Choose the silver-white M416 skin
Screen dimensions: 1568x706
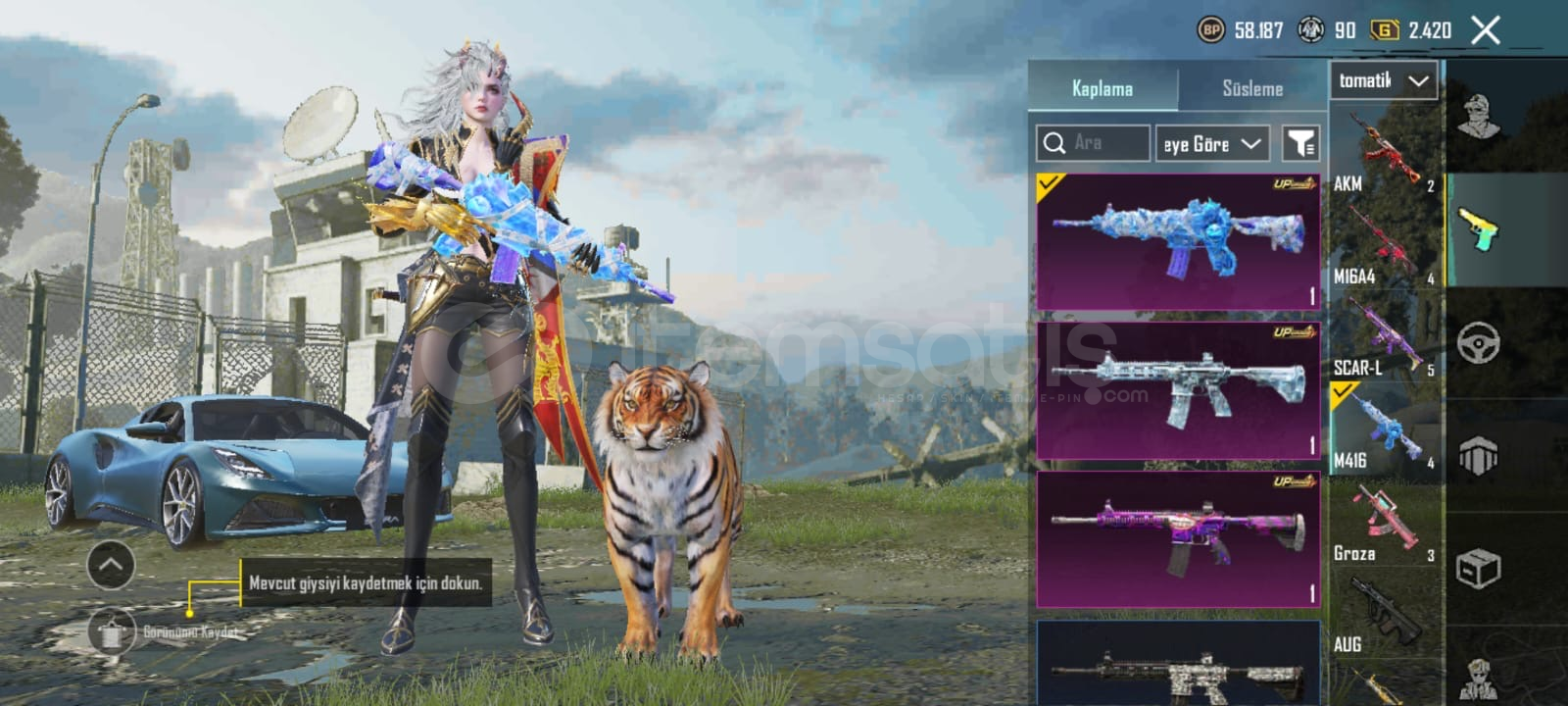pyautogui.click(x=1178, y=390)
